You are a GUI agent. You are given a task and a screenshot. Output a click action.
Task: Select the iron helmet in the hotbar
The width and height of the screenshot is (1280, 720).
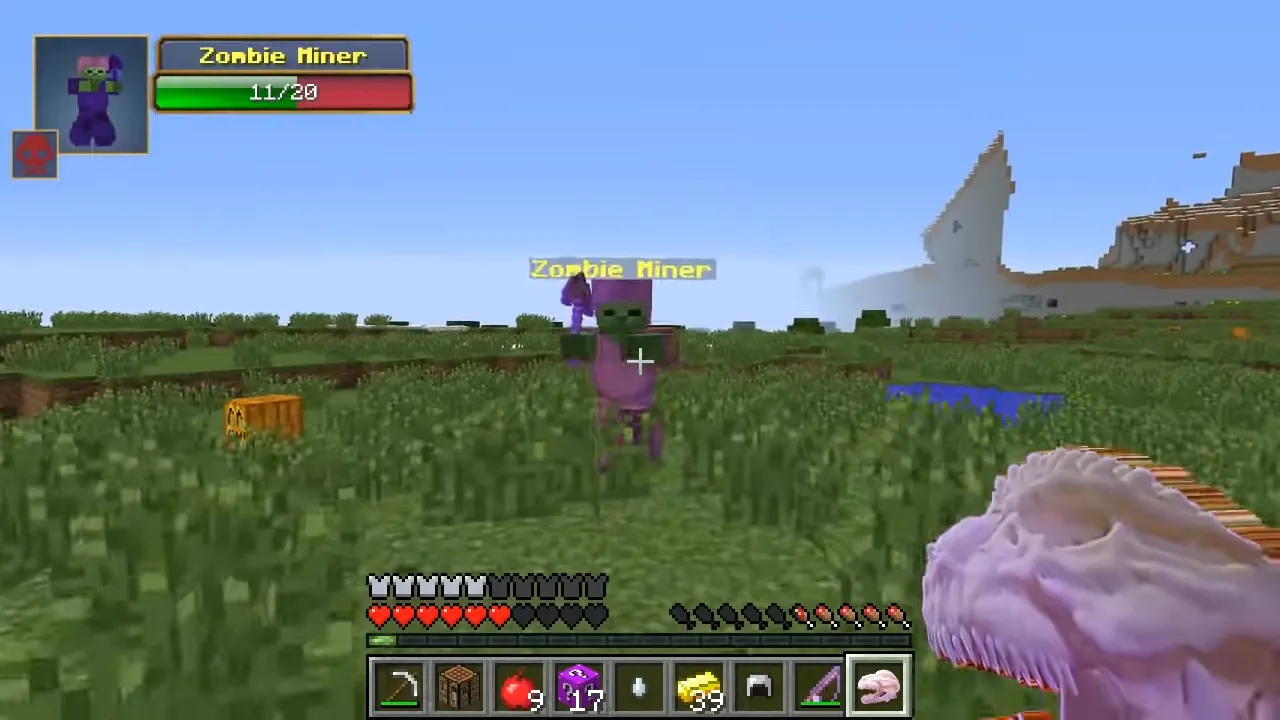click(758, 685)
